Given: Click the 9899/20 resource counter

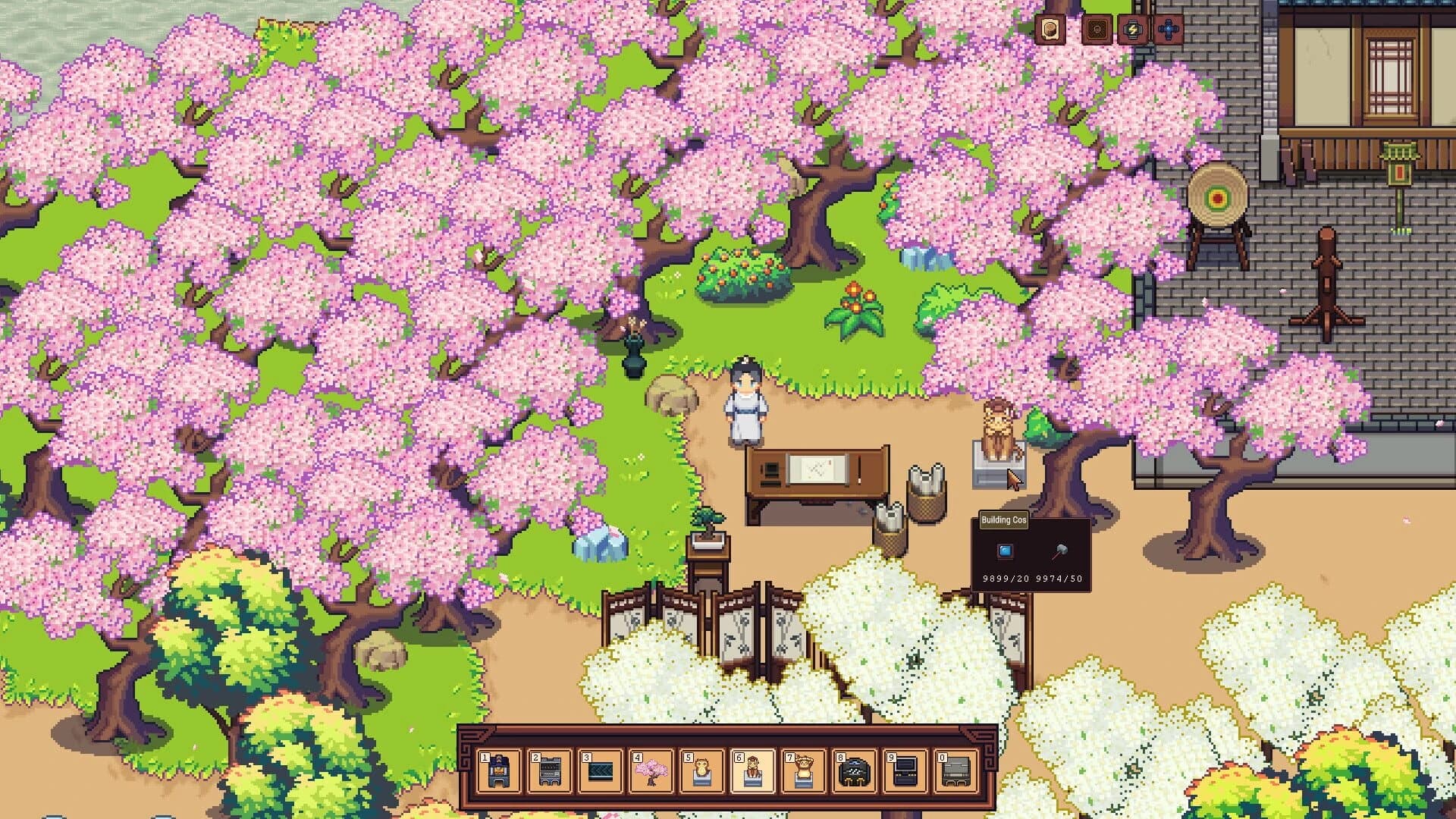Looking at the screenshot, I should [1007, 579].
